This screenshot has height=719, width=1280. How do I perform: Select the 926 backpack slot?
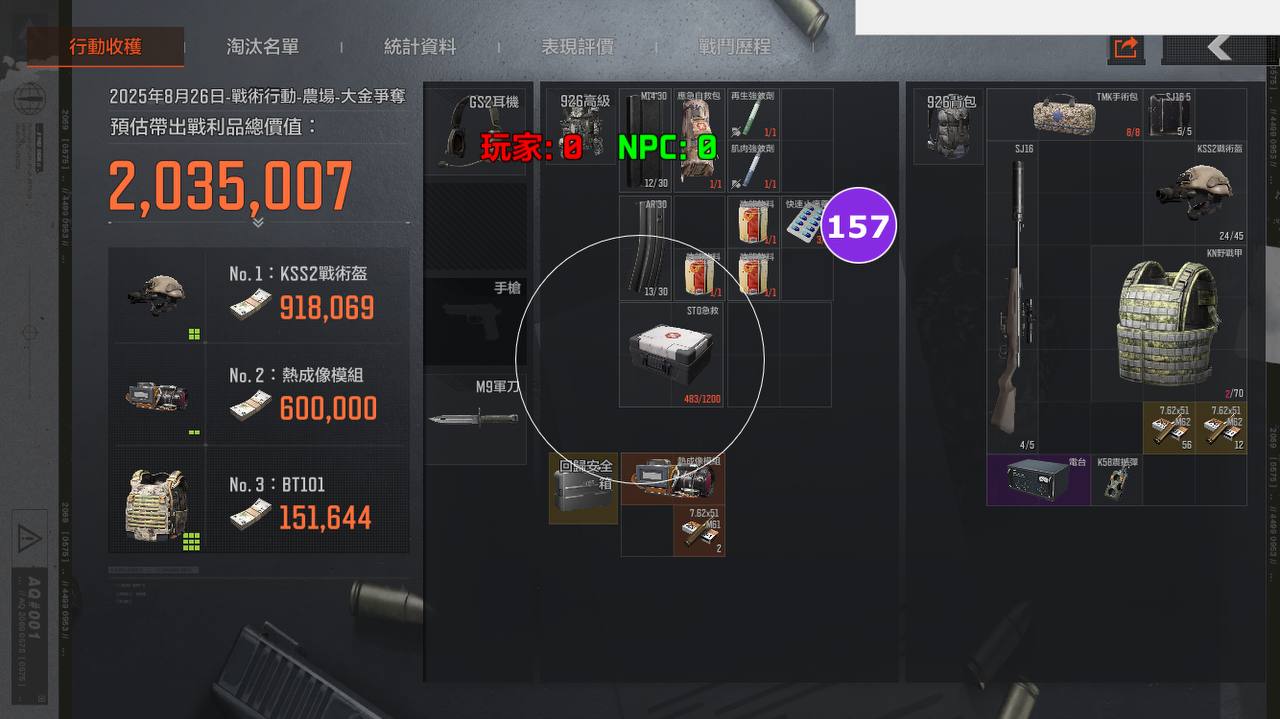click(x=948, y=126)
